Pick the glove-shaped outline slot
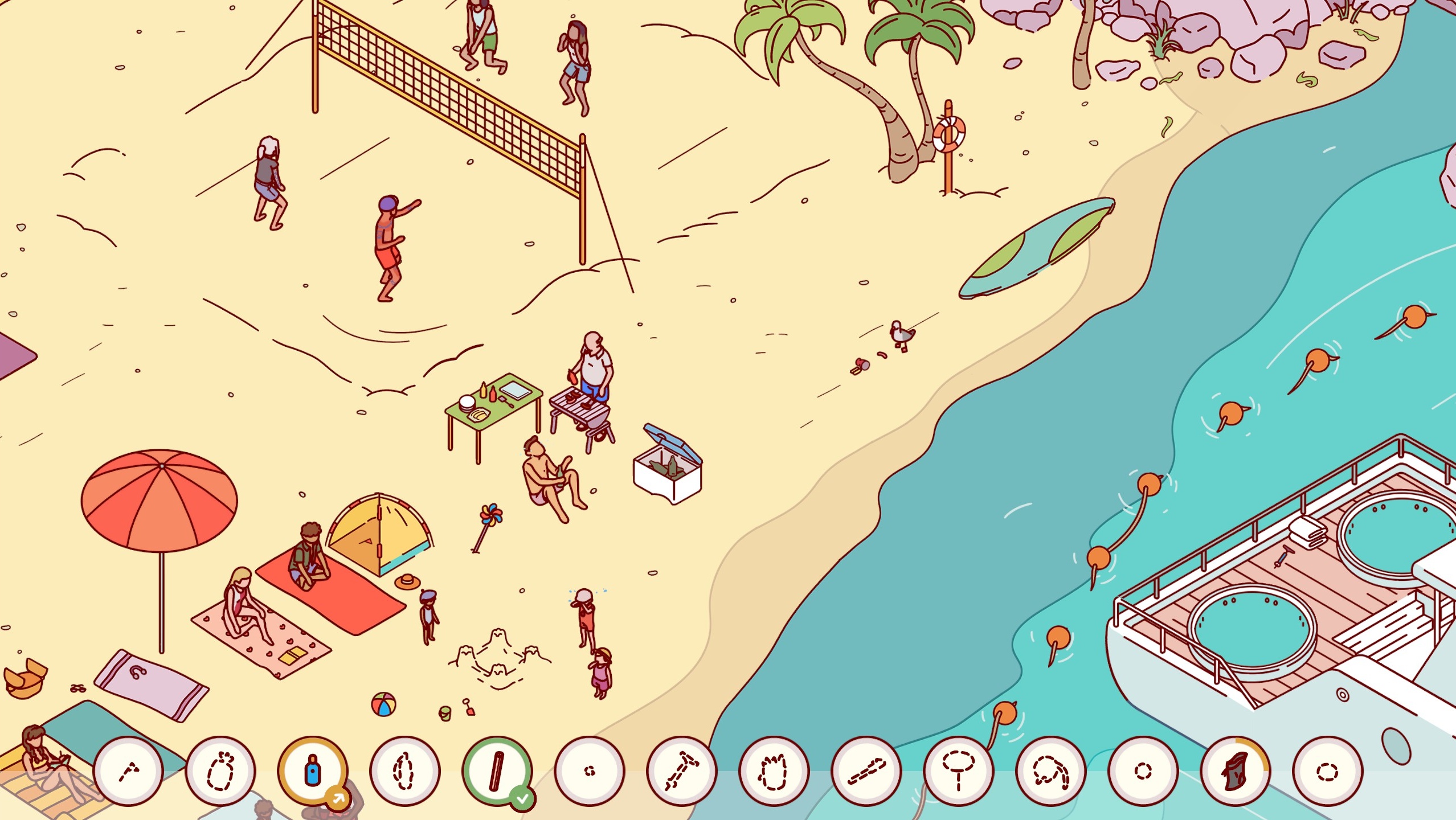The height and width of the screenshot is (820, 1456). tap(774, 771)
